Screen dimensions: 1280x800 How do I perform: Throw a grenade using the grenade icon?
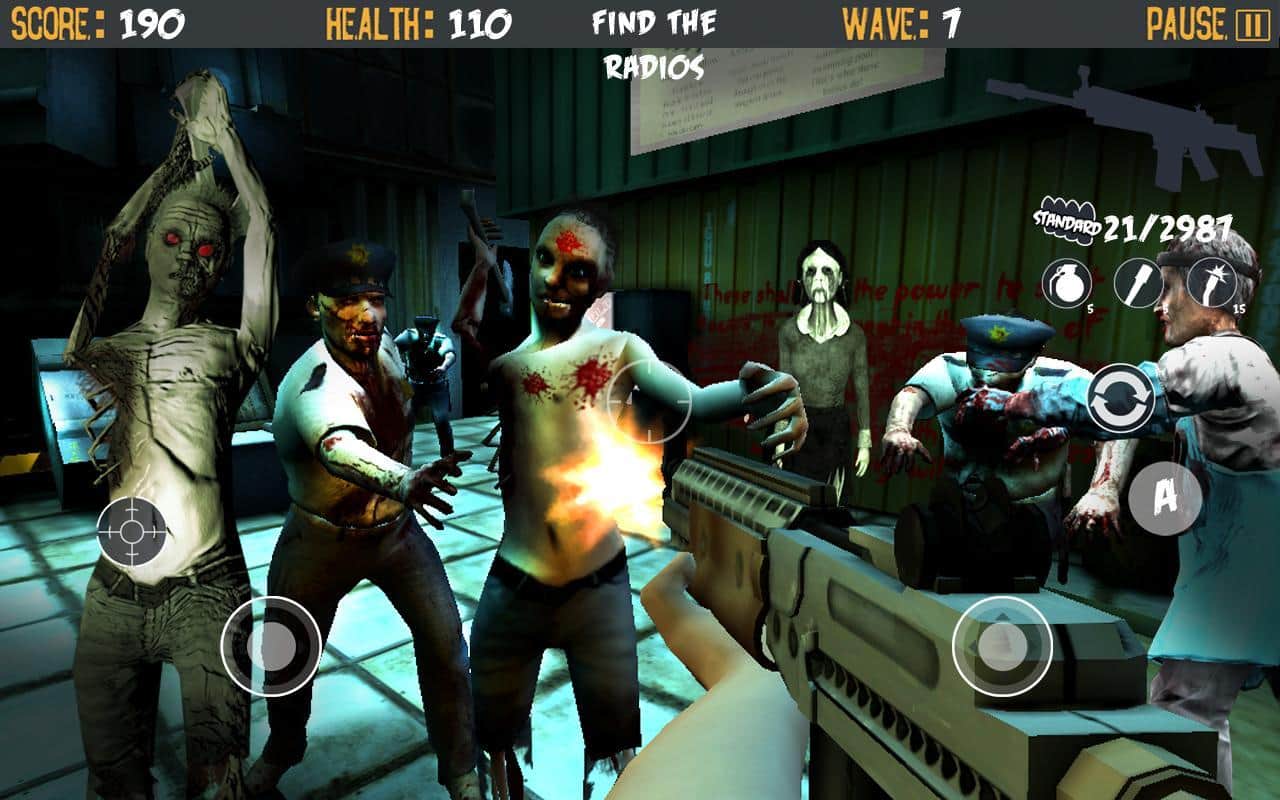coord(1066,282)
